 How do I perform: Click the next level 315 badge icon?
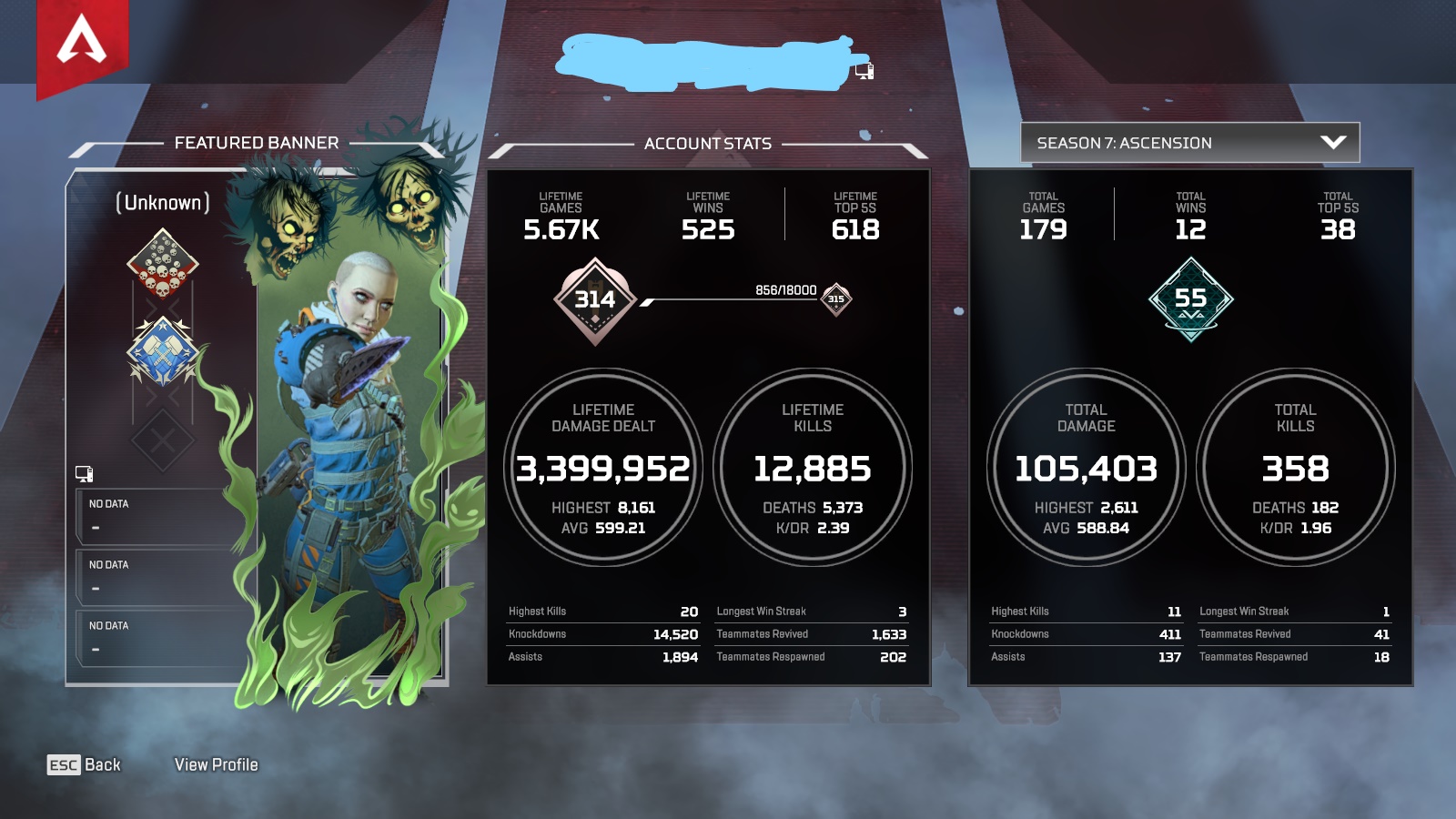click(834, 298)
